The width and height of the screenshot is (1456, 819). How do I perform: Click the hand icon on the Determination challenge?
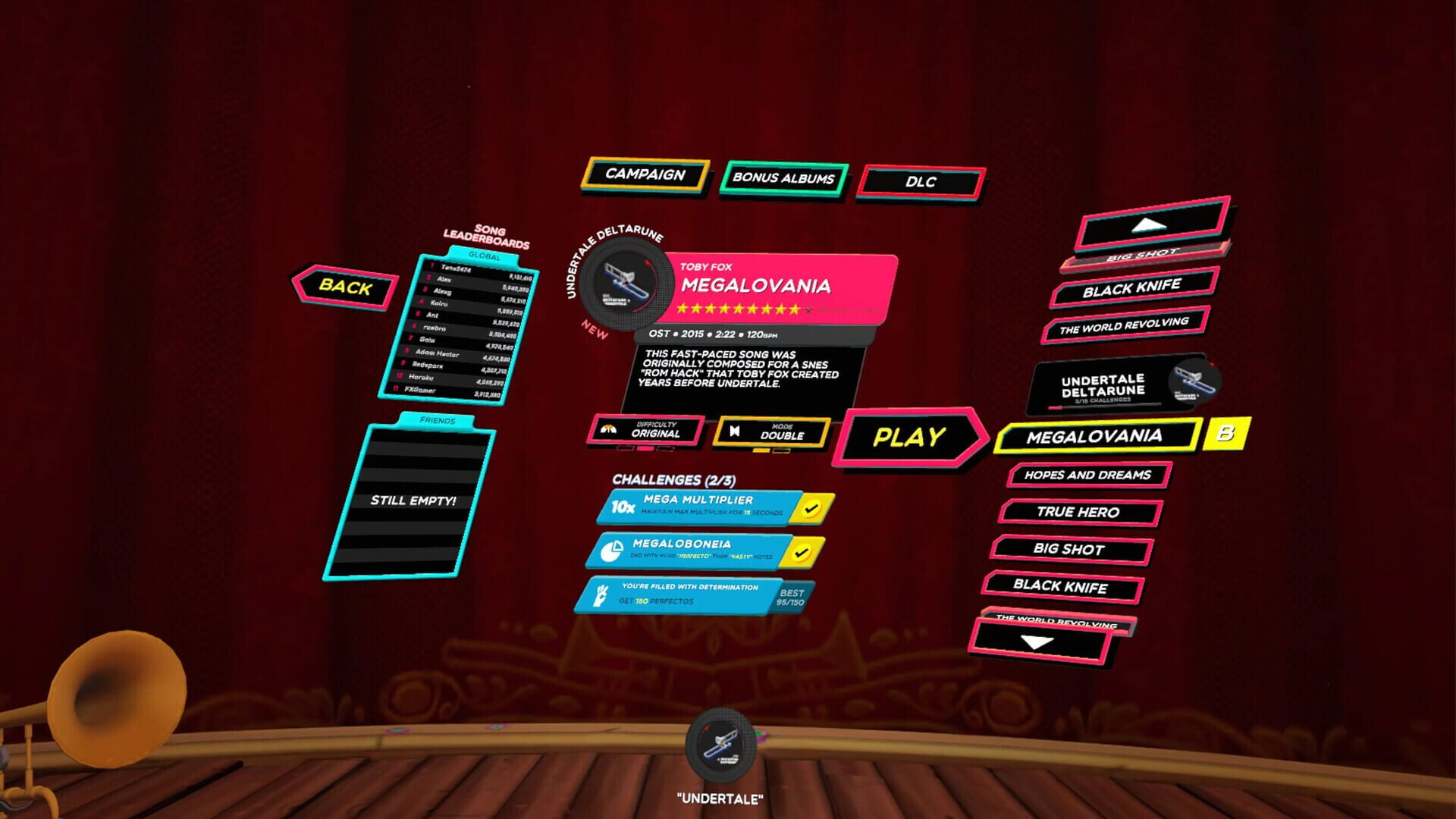pos(601,595)
